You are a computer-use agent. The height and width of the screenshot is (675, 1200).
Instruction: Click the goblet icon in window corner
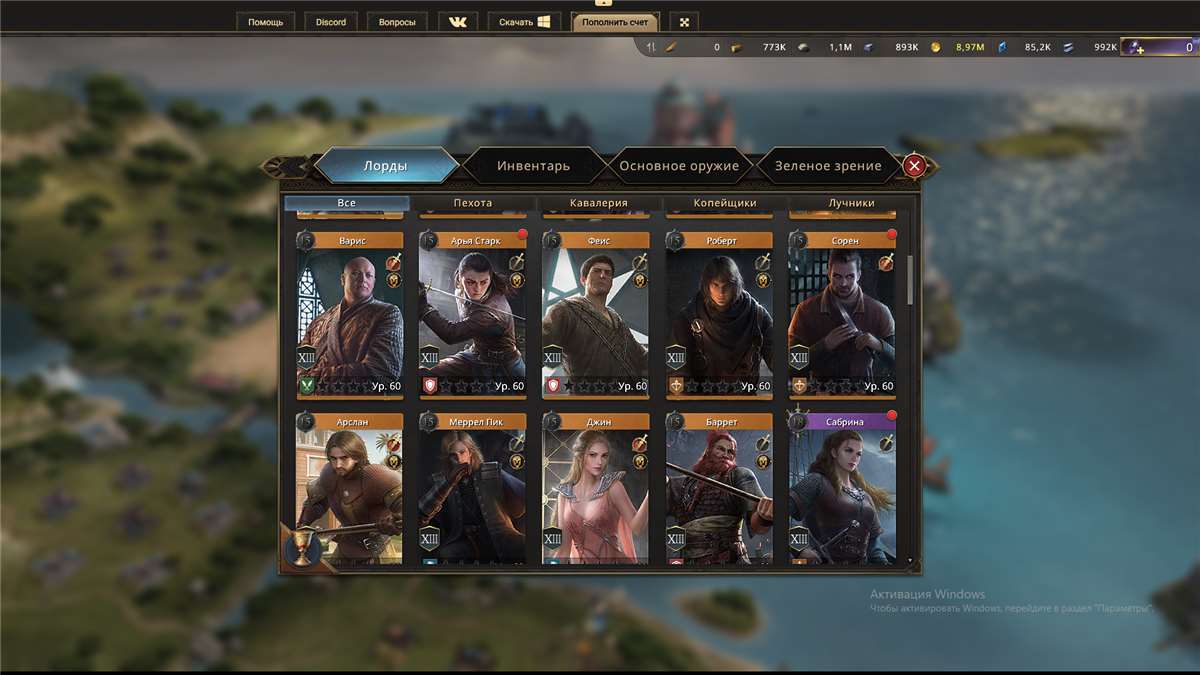(300, 547)
